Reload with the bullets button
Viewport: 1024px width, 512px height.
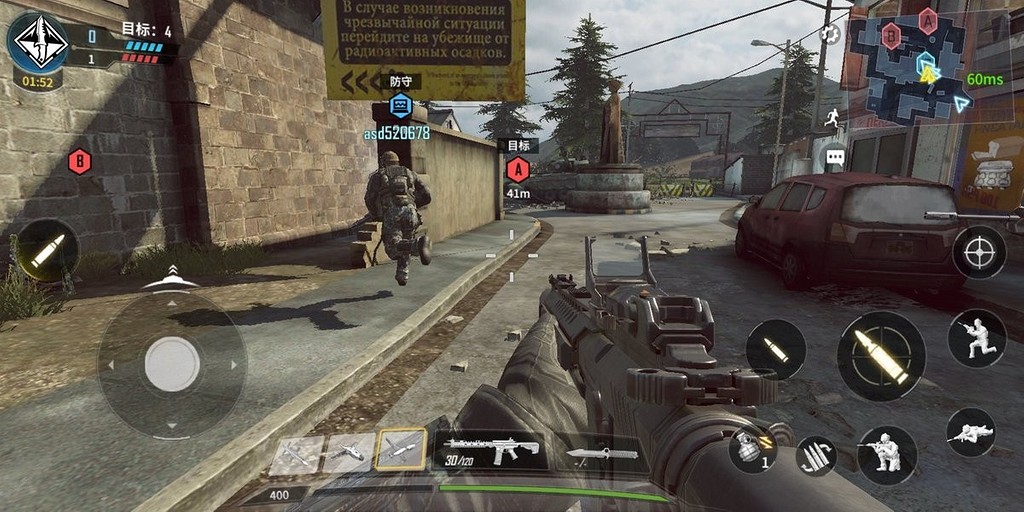[816, 456]
